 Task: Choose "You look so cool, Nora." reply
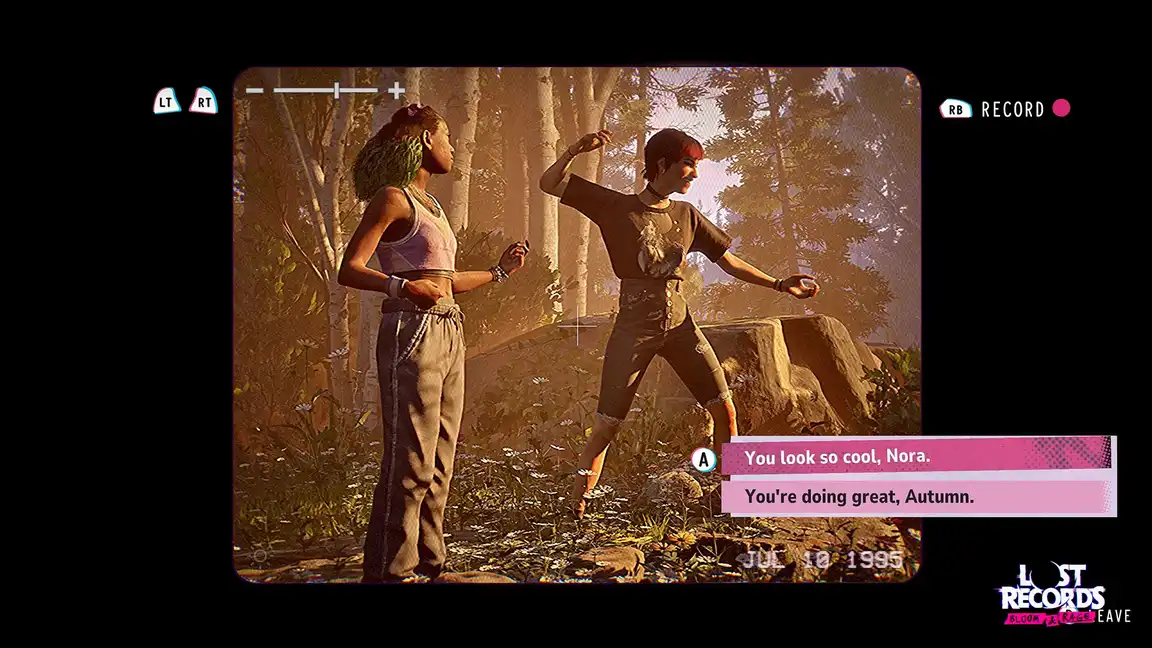tap(914, 457)
